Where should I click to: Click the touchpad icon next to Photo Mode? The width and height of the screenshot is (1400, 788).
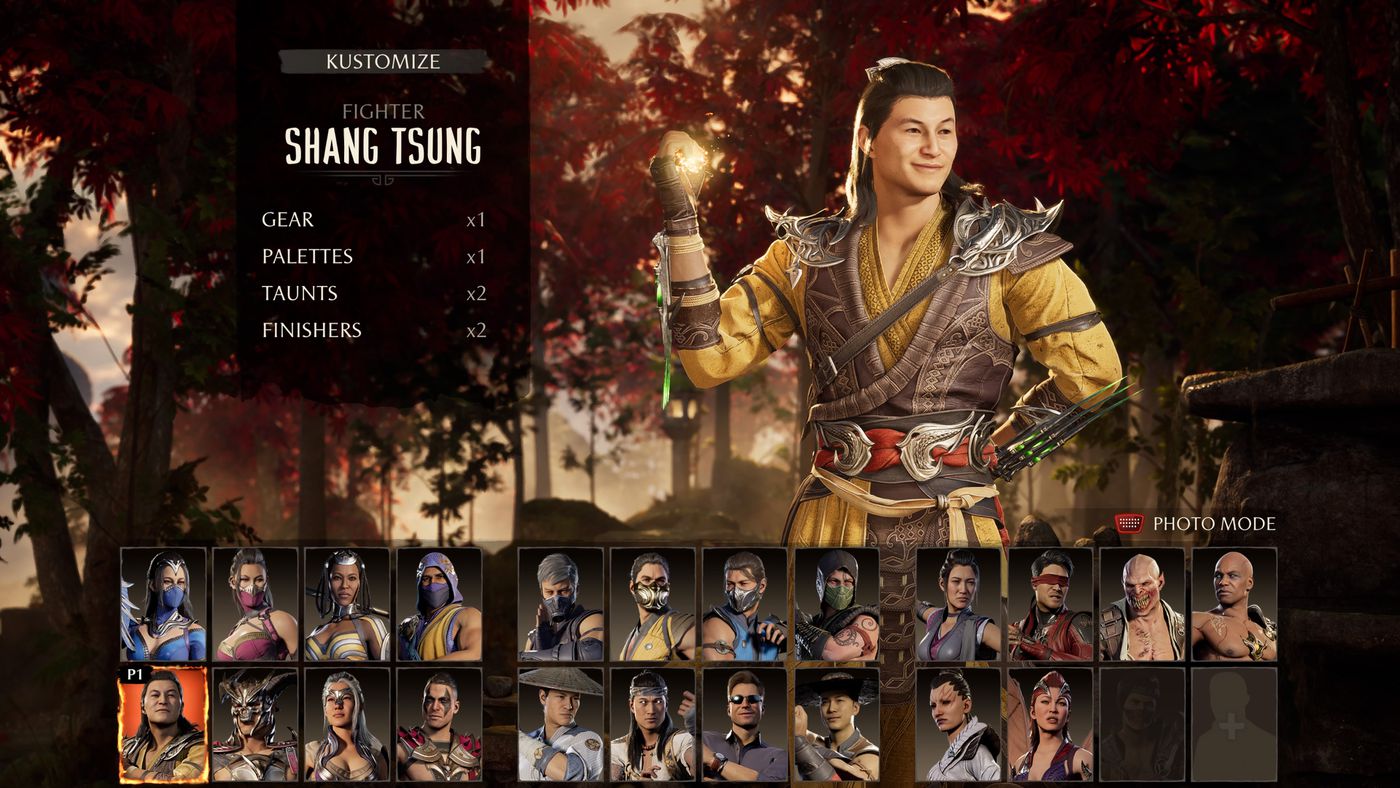1128,521
